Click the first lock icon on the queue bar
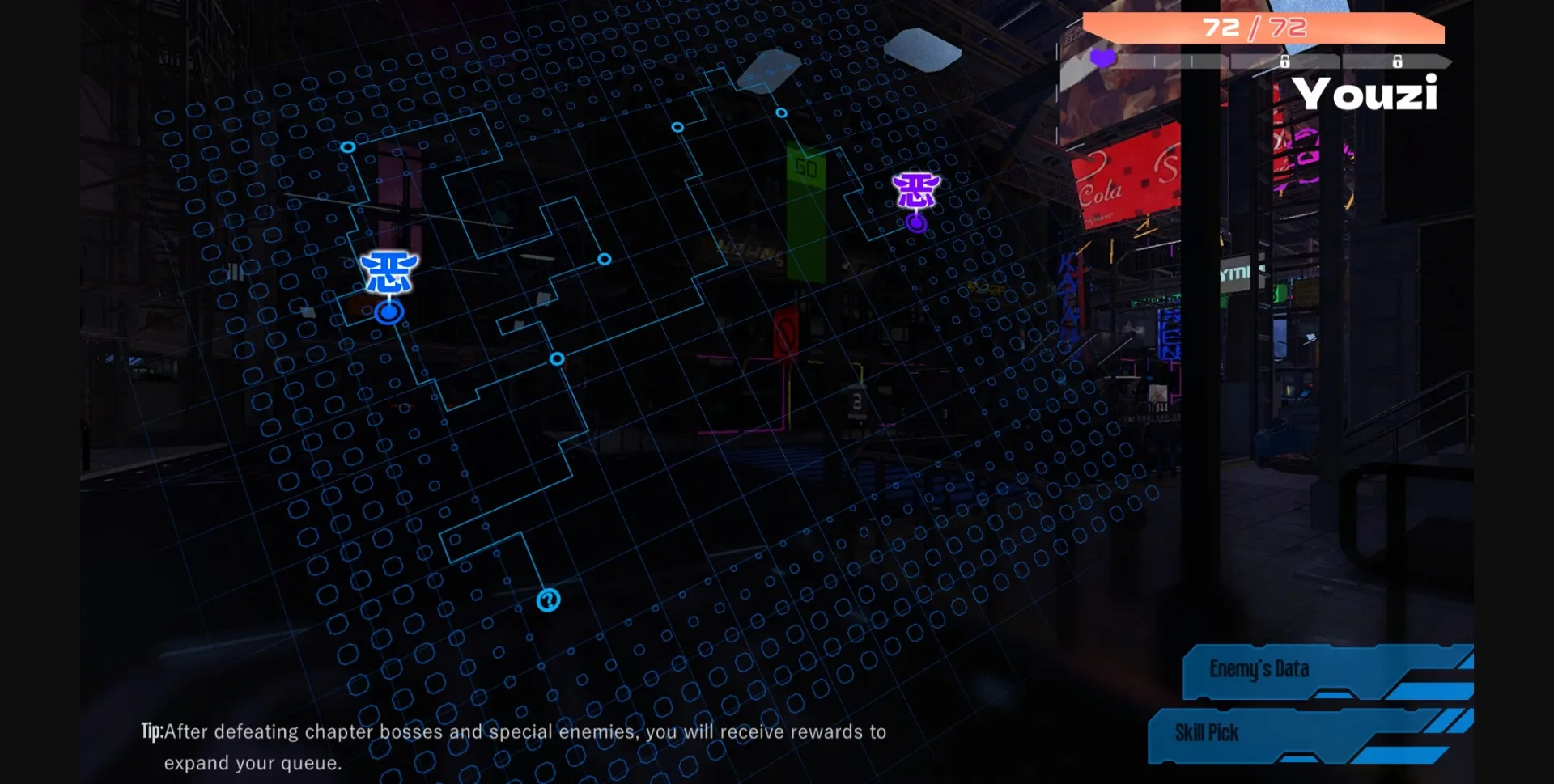This screenshot has width=1554, height=784. point(1285,61)
